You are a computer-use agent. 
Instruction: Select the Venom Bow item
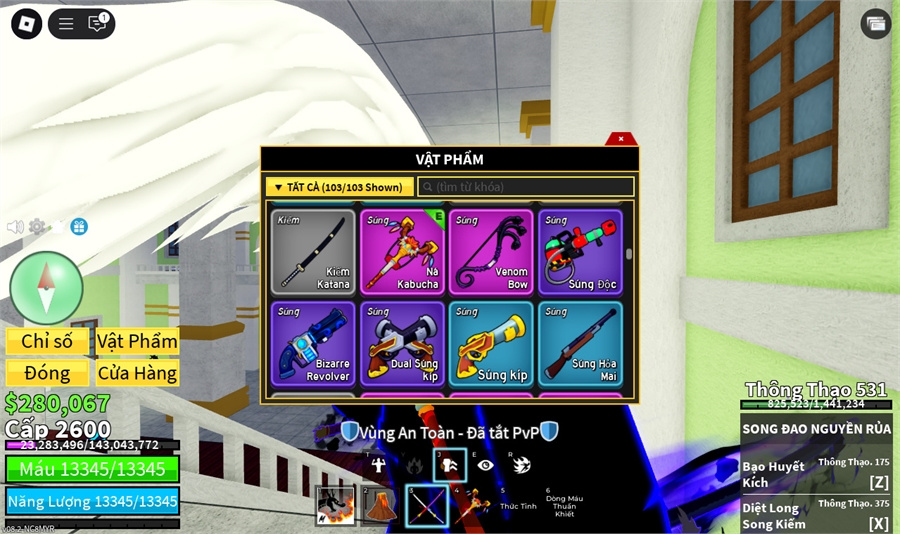pyautogui.click(x=491, y=252)
